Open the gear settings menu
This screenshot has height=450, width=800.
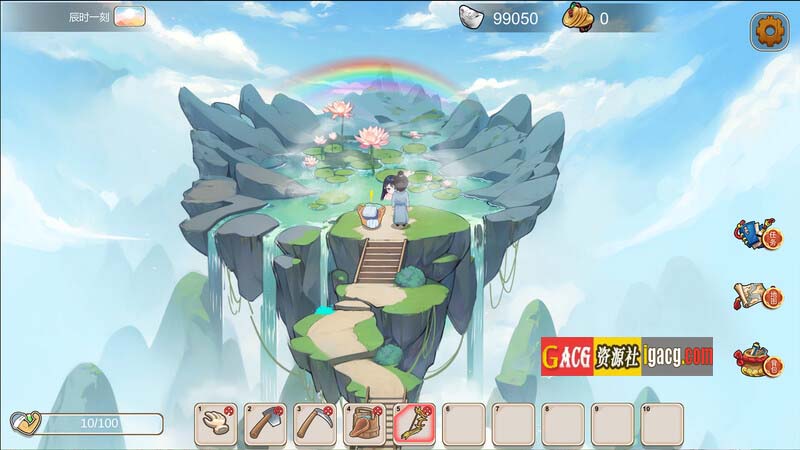tap(768, 31)
